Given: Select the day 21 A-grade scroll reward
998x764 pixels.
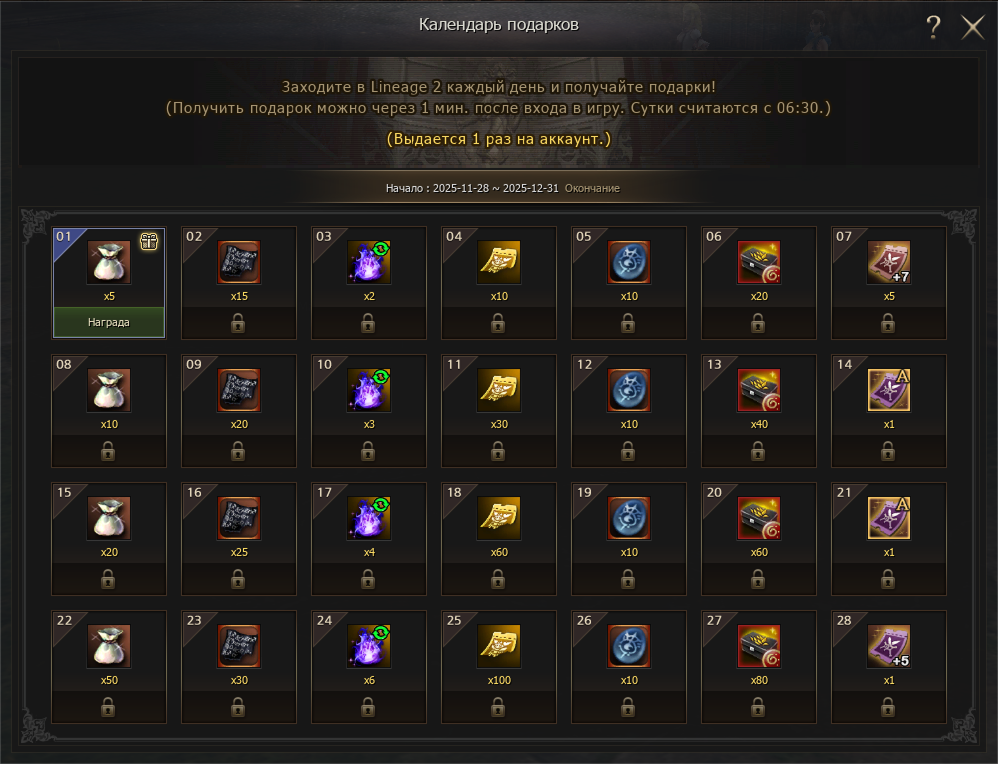Looking at the screenshot, I should tap(889, 518).
